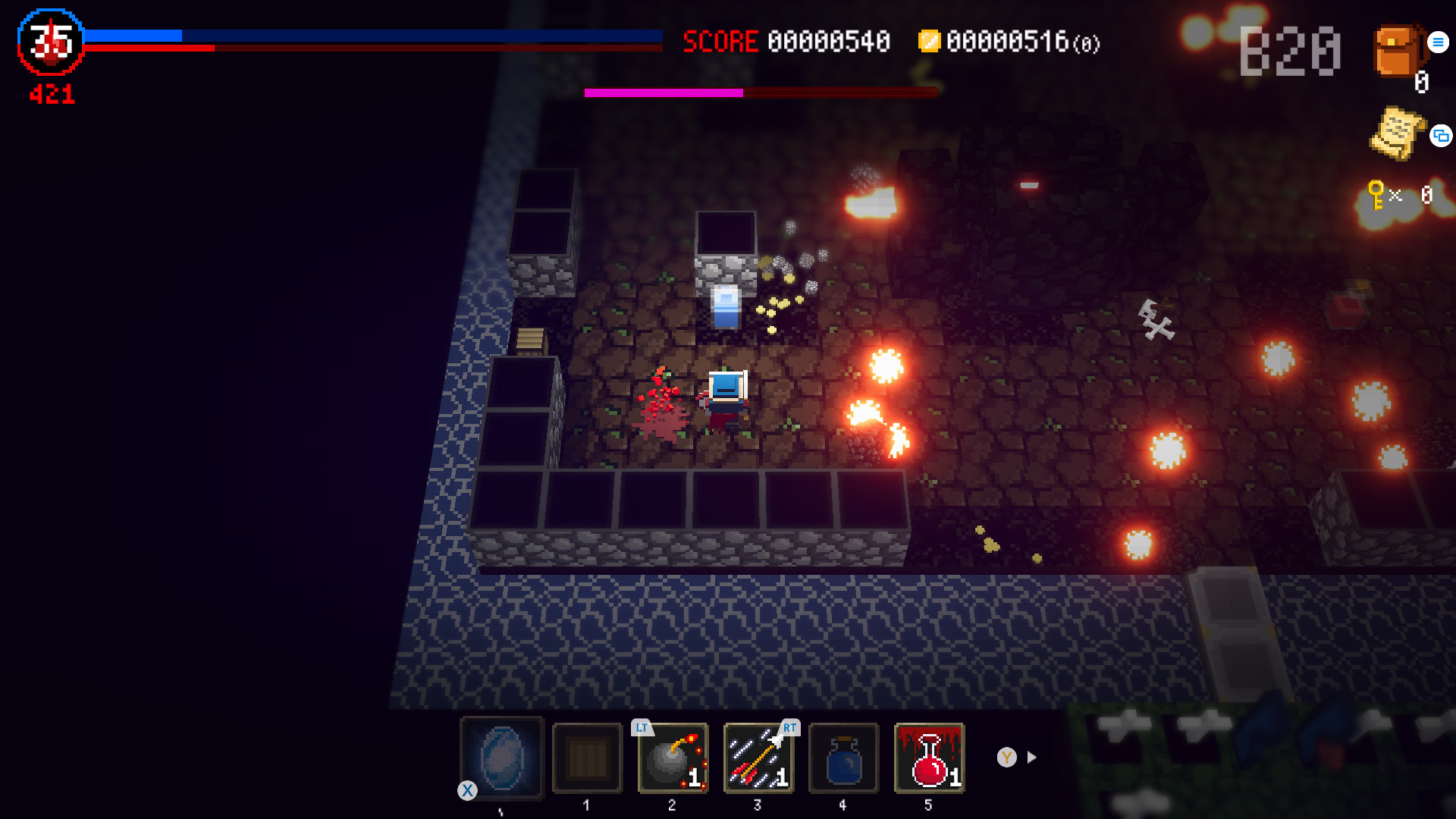The height and width of the screenshot is (819, 1456).
Task: Select the bomb in hotbar slot 2
Action: coord(670,758)
